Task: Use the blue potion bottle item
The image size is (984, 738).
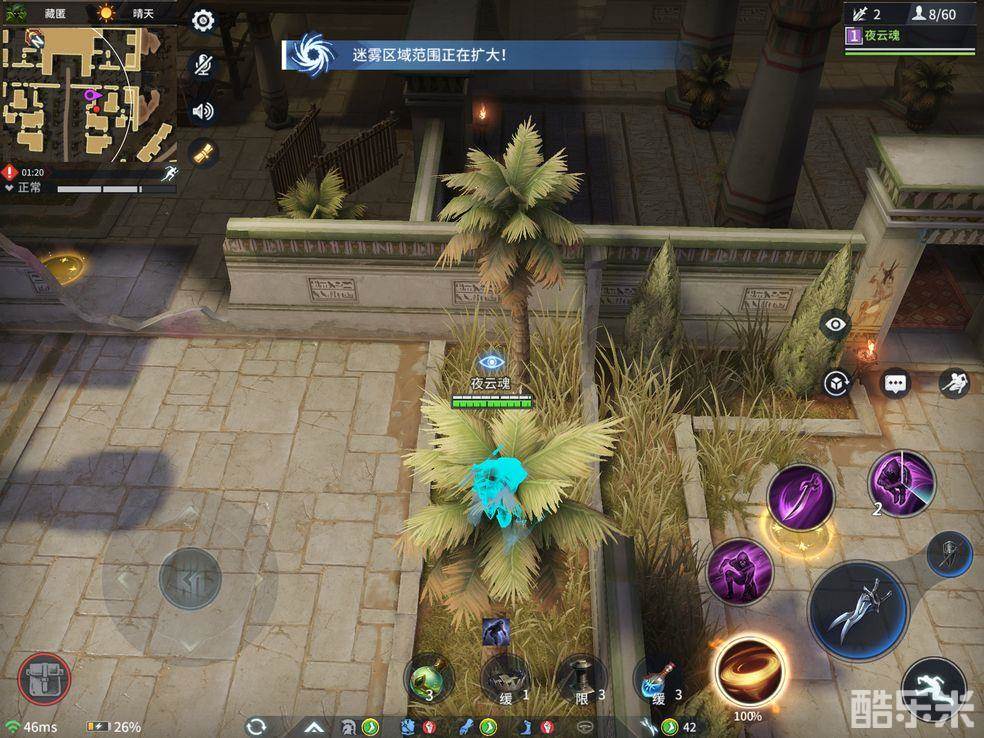Action: pos(658,679)
